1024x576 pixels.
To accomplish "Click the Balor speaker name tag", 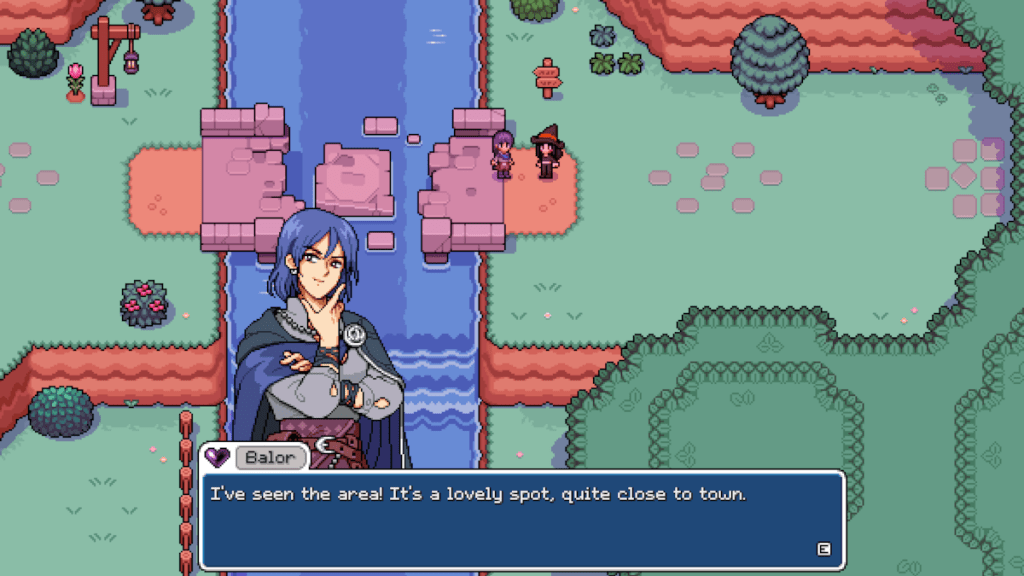I will coord(270,458).
